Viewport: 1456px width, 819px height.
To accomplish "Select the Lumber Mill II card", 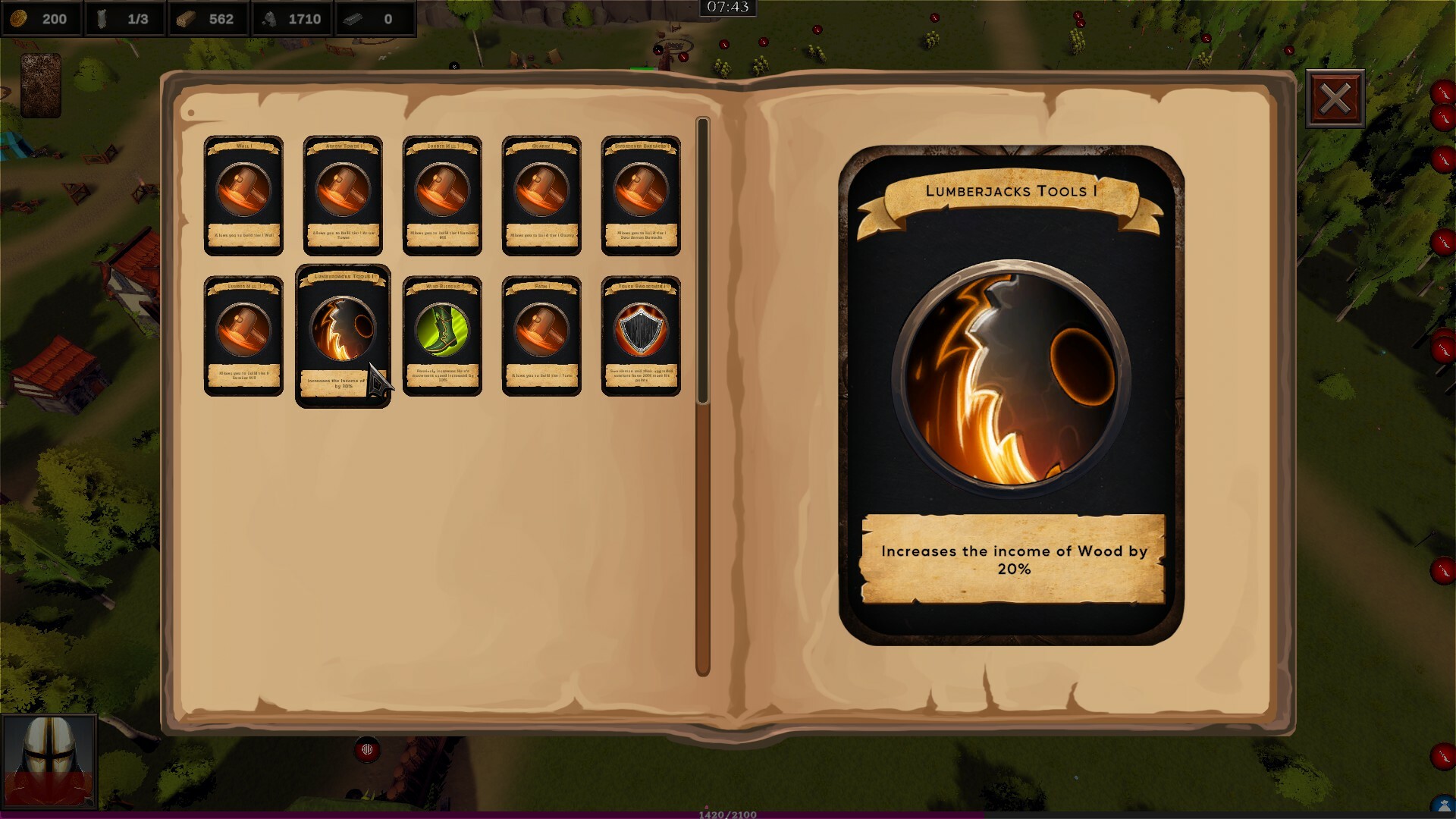I will point(243,336).
